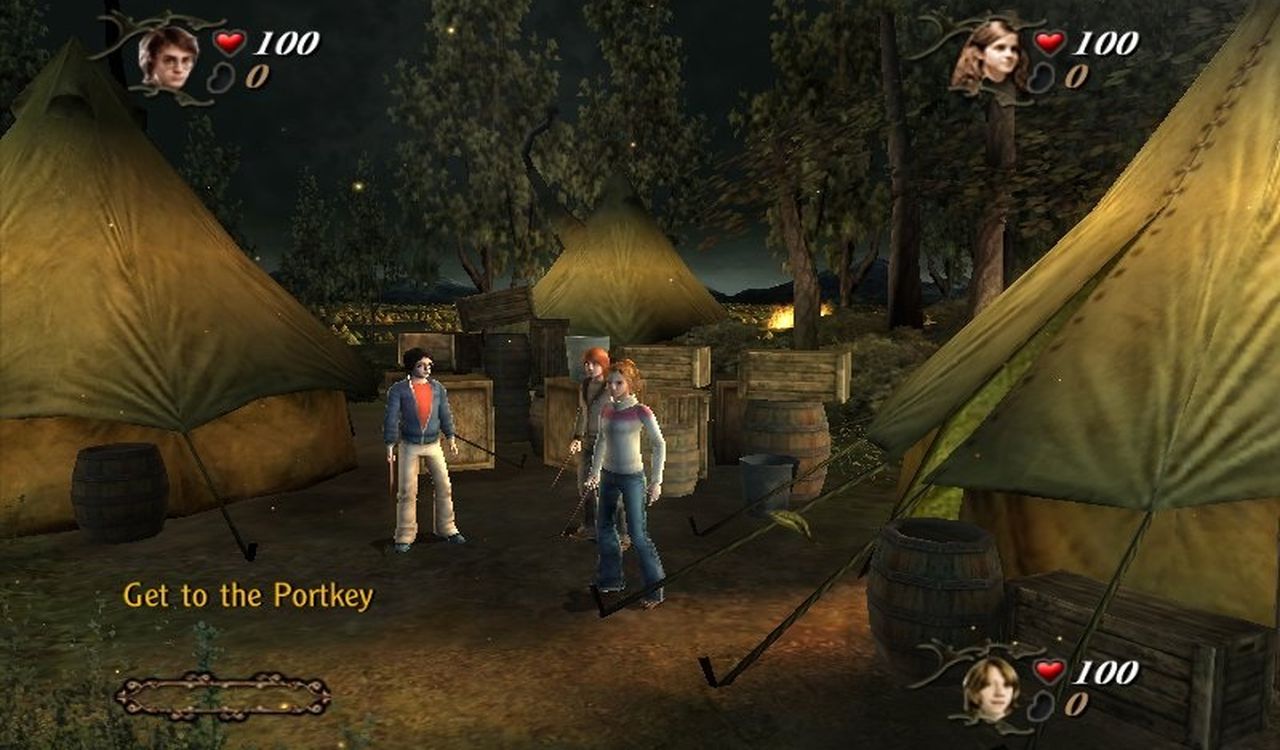Screen dimensions: 1280x750
Task: Select Harry's character portrait
Action: (167, 57)
